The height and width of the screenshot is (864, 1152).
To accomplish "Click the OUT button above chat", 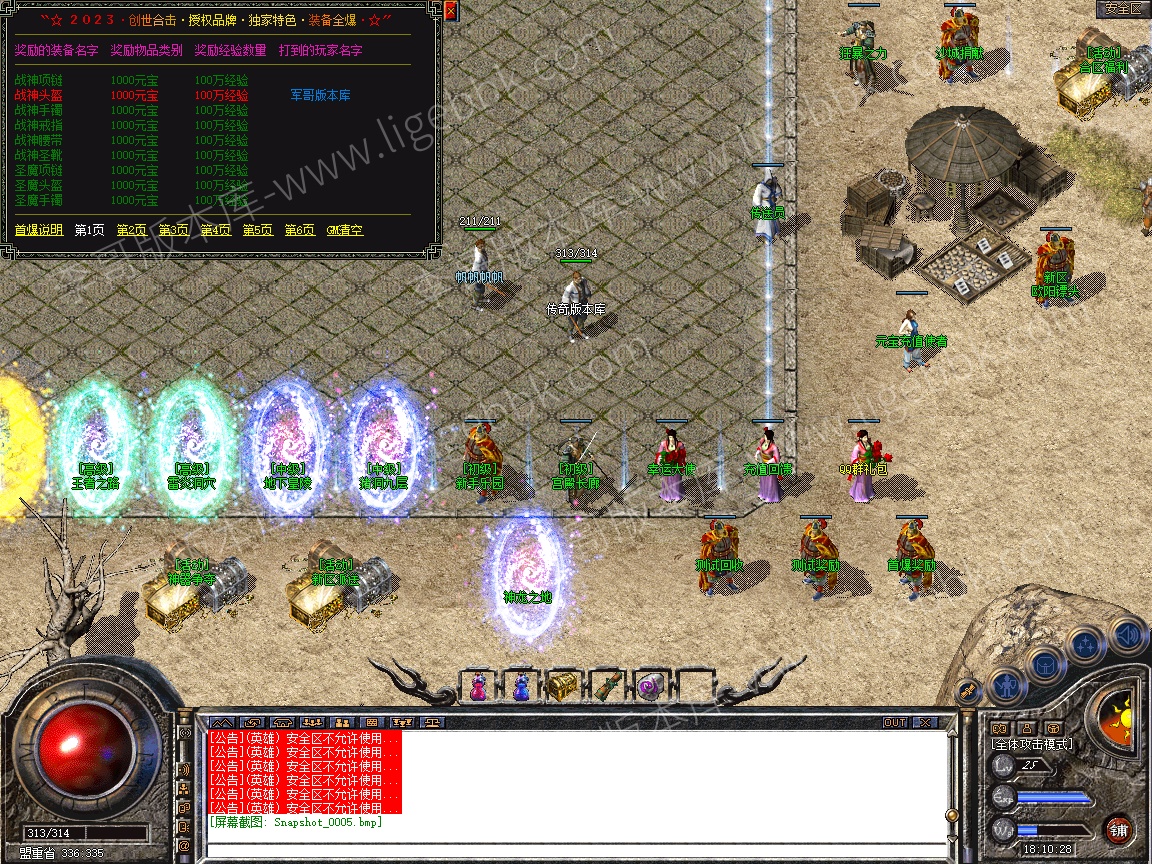I will (894, 722).
